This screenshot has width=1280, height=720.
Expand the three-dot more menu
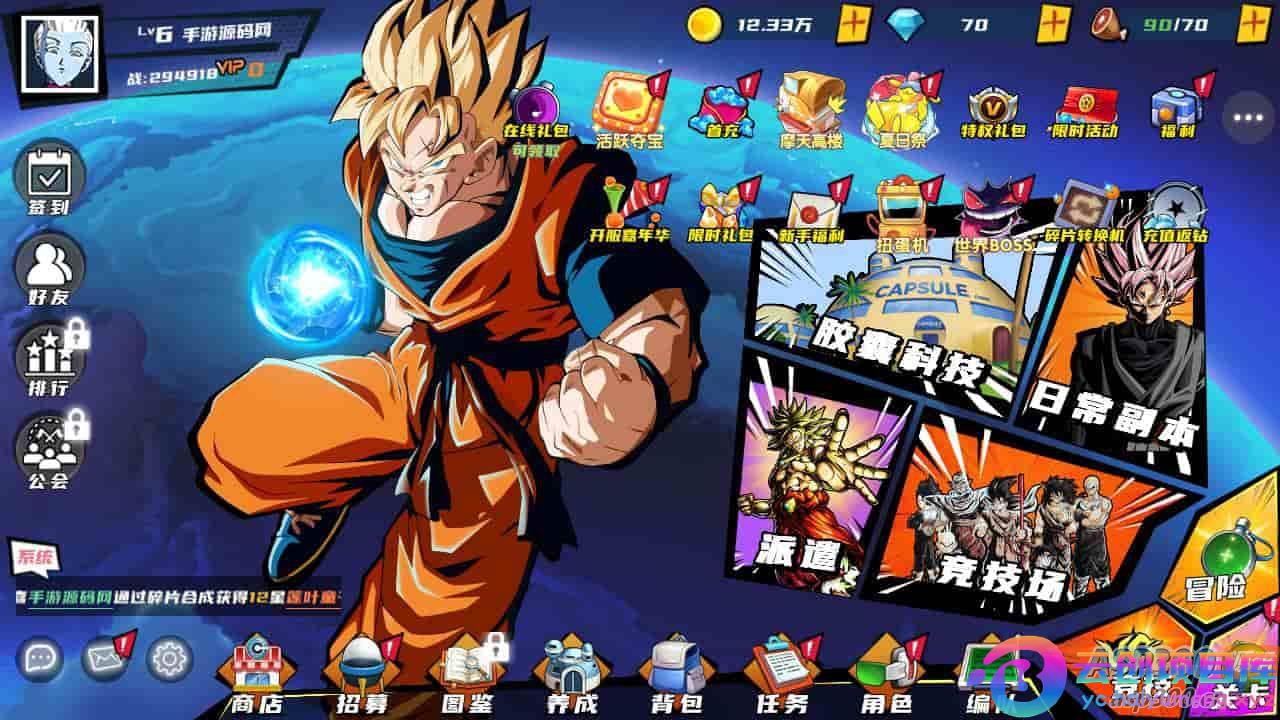point(1249,118)
